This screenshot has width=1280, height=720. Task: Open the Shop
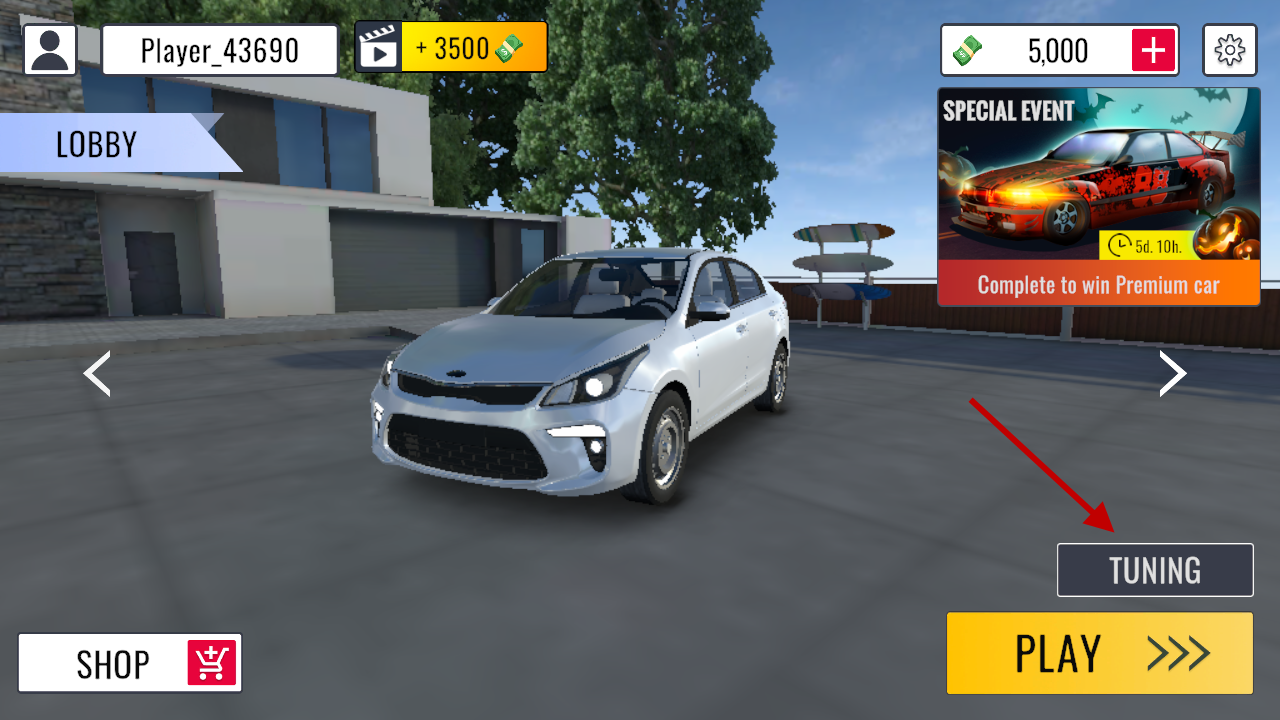click(x=130, y=662)
